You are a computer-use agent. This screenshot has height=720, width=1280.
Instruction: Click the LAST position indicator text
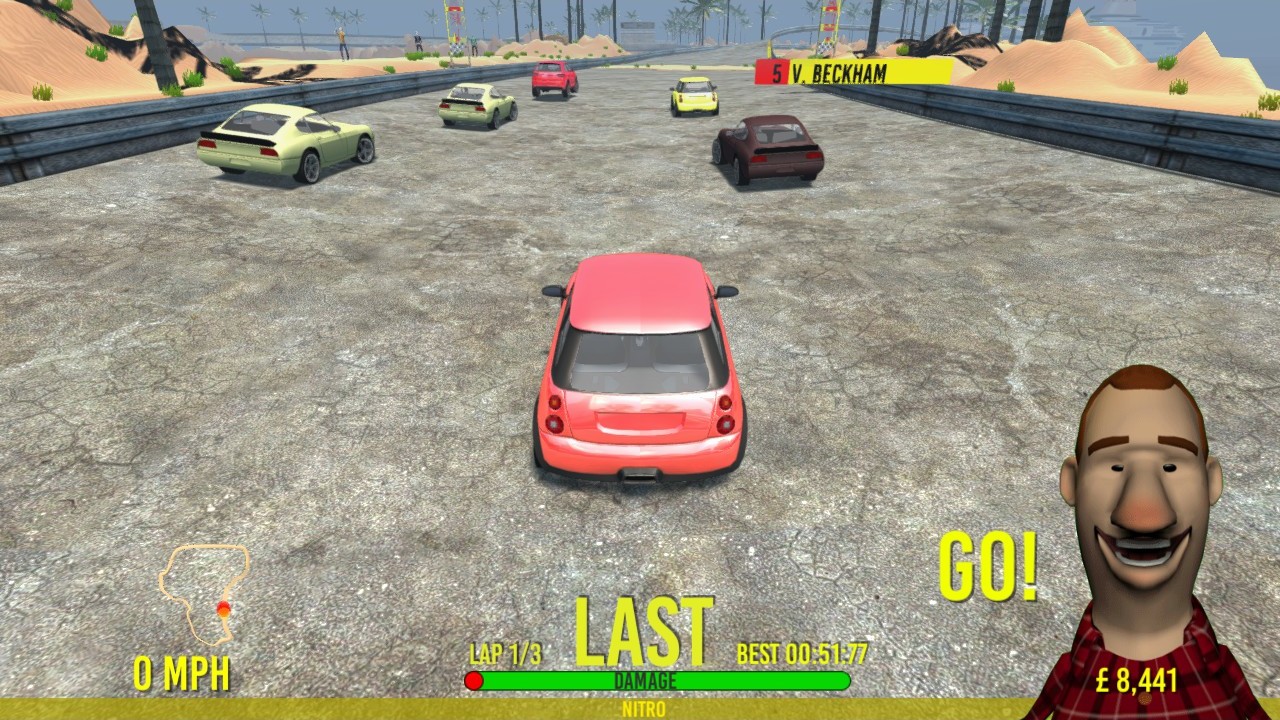click(644, 630)
